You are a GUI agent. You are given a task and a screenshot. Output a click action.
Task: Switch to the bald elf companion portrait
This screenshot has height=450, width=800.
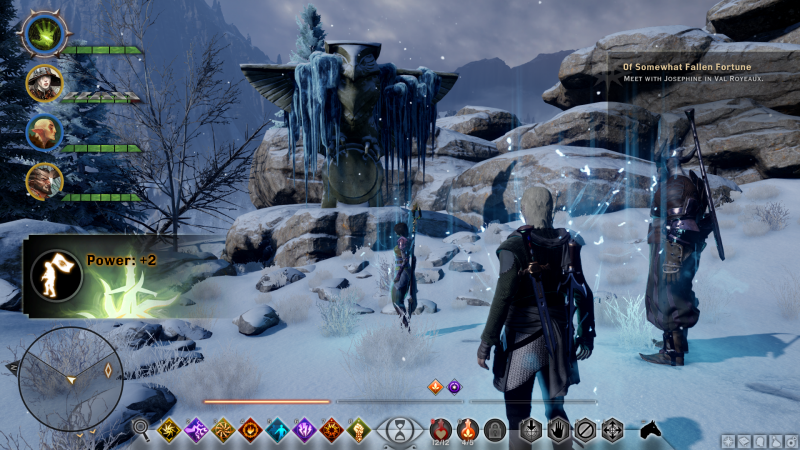click(x=45, y=132)
